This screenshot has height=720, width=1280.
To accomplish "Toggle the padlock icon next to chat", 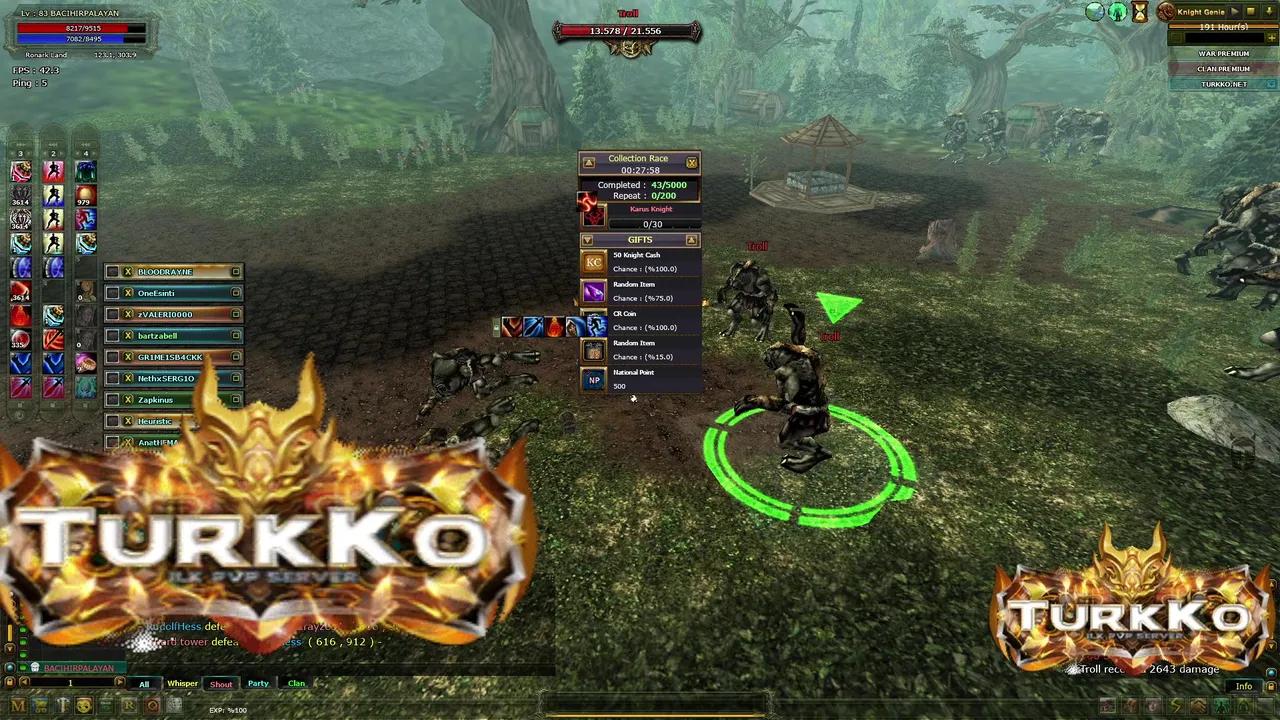I will point(10,682).
